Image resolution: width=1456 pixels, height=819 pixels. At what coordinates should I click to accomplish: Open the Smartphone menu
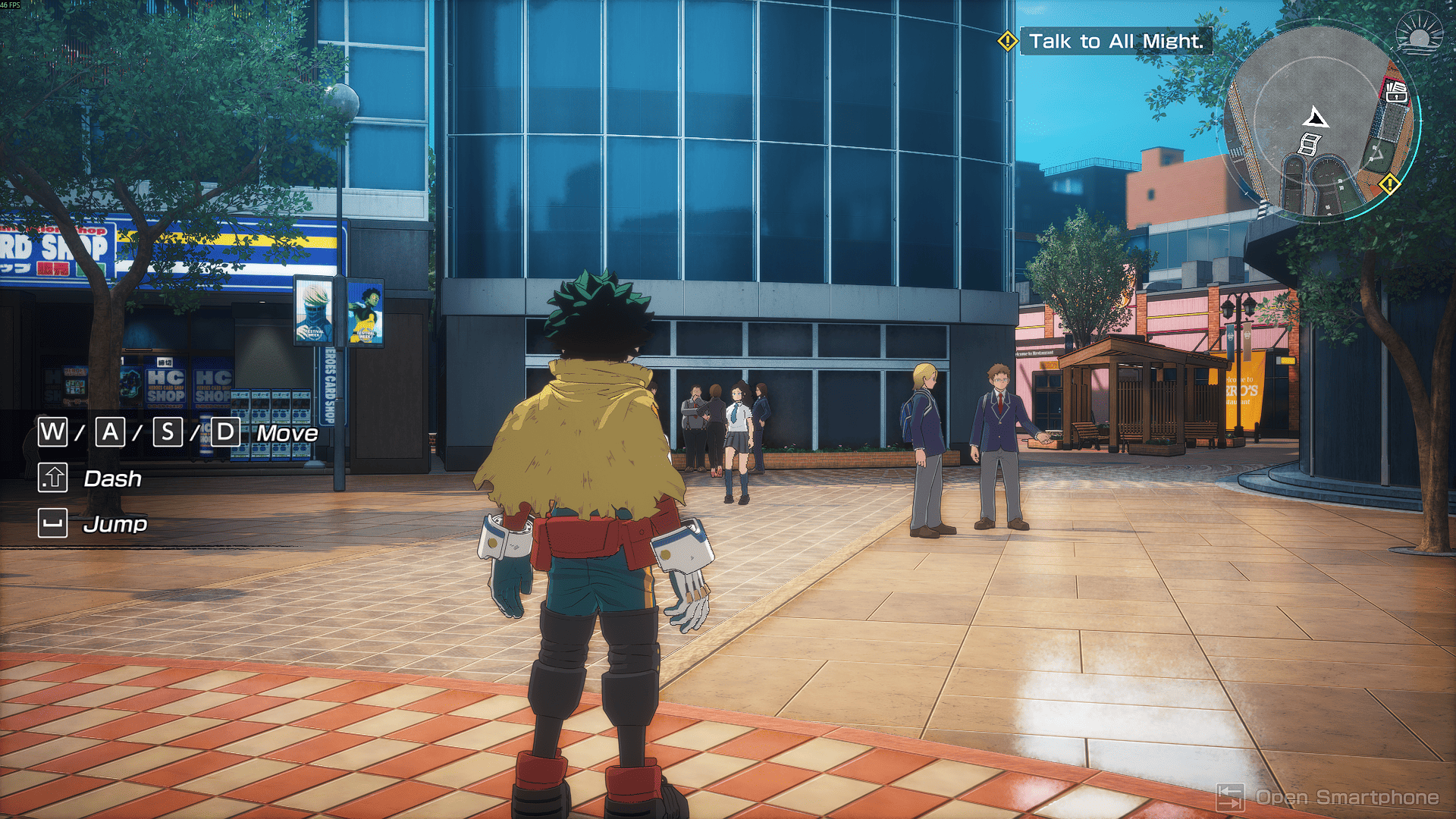pos(1329,797)
